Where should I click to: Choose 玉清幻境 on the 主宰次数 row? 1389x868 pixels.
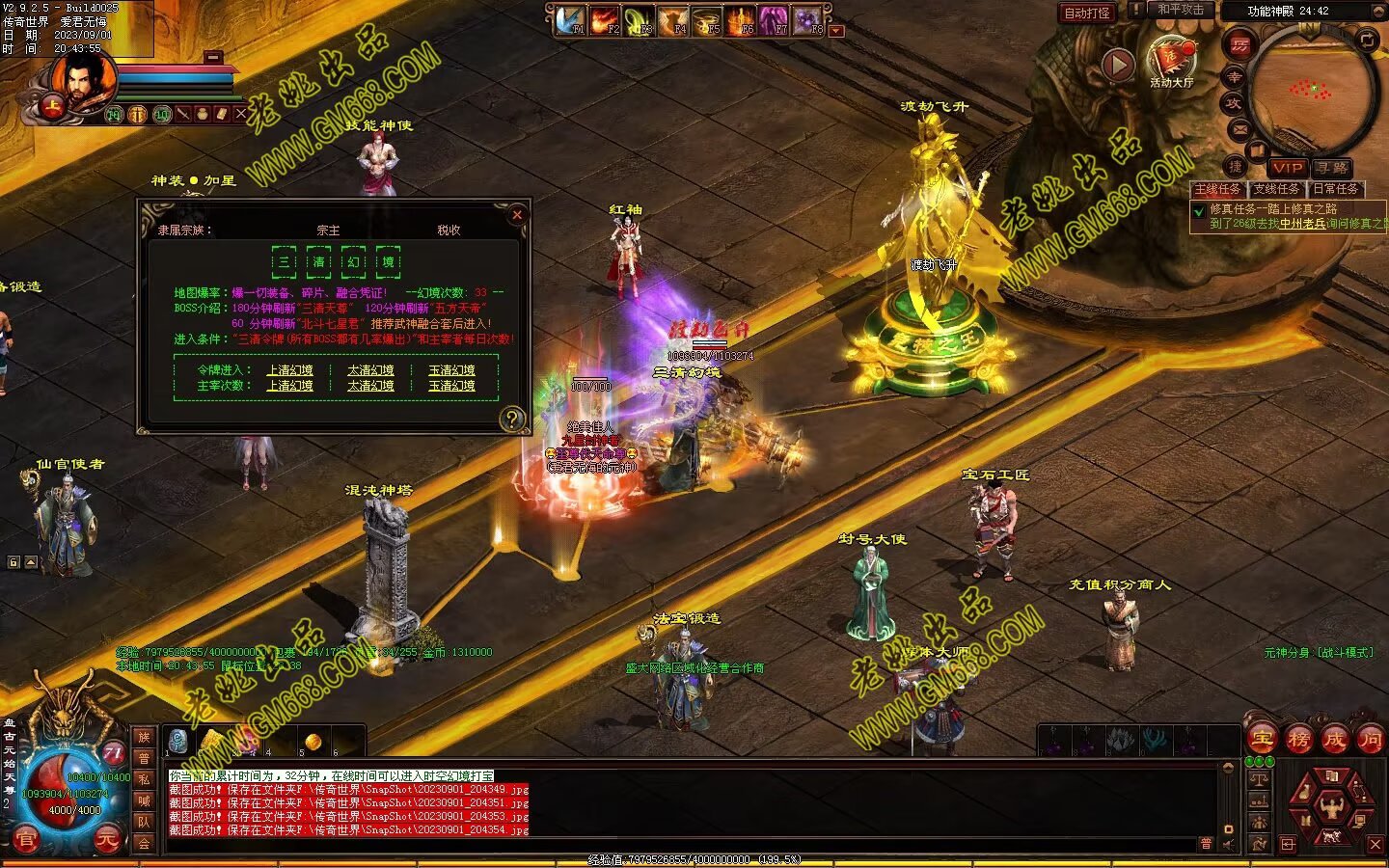click(451, 386)
